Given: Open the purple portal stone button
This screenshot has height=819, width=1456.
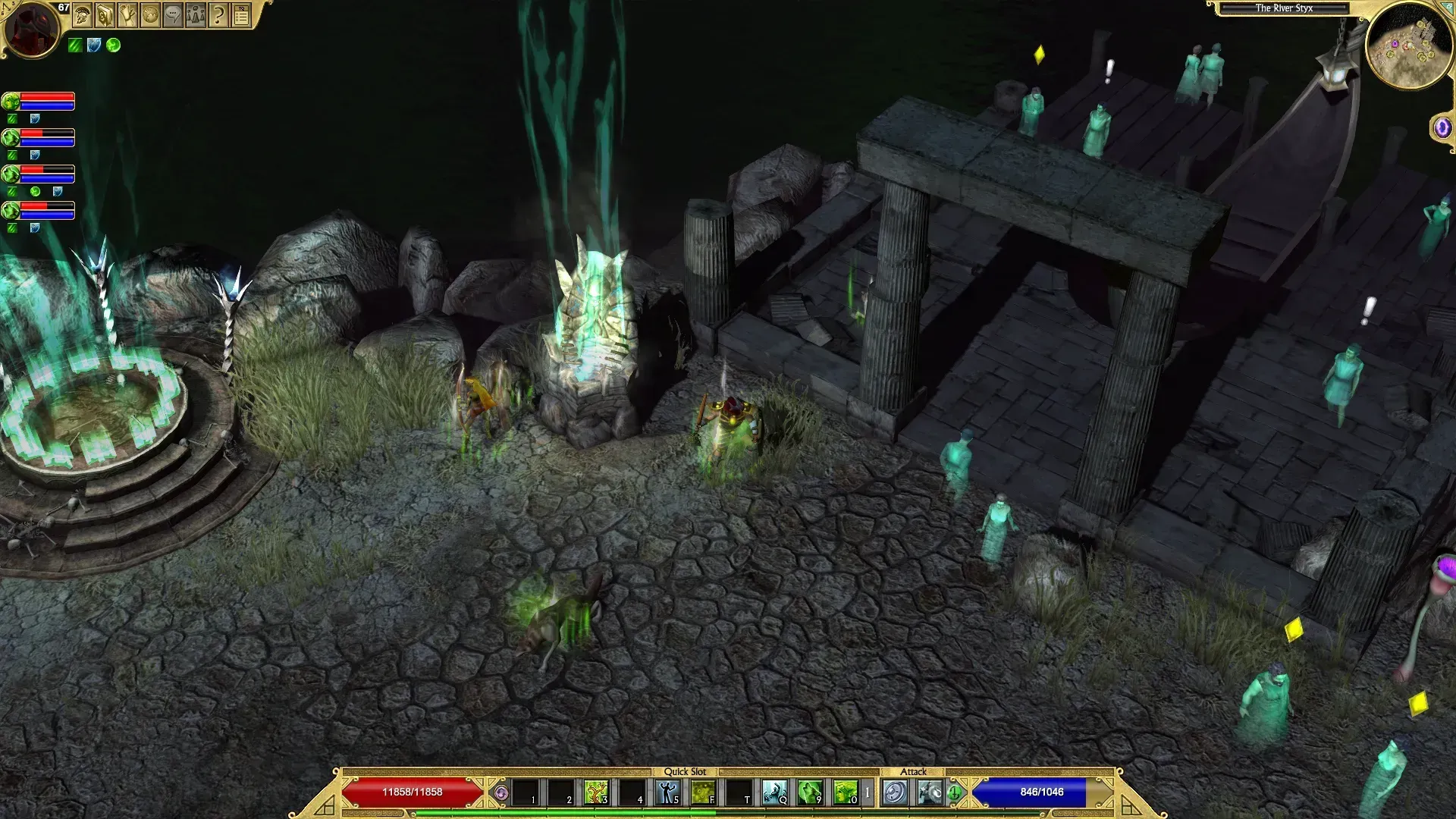Looking at the screenshot, I should click(1442, 127).
